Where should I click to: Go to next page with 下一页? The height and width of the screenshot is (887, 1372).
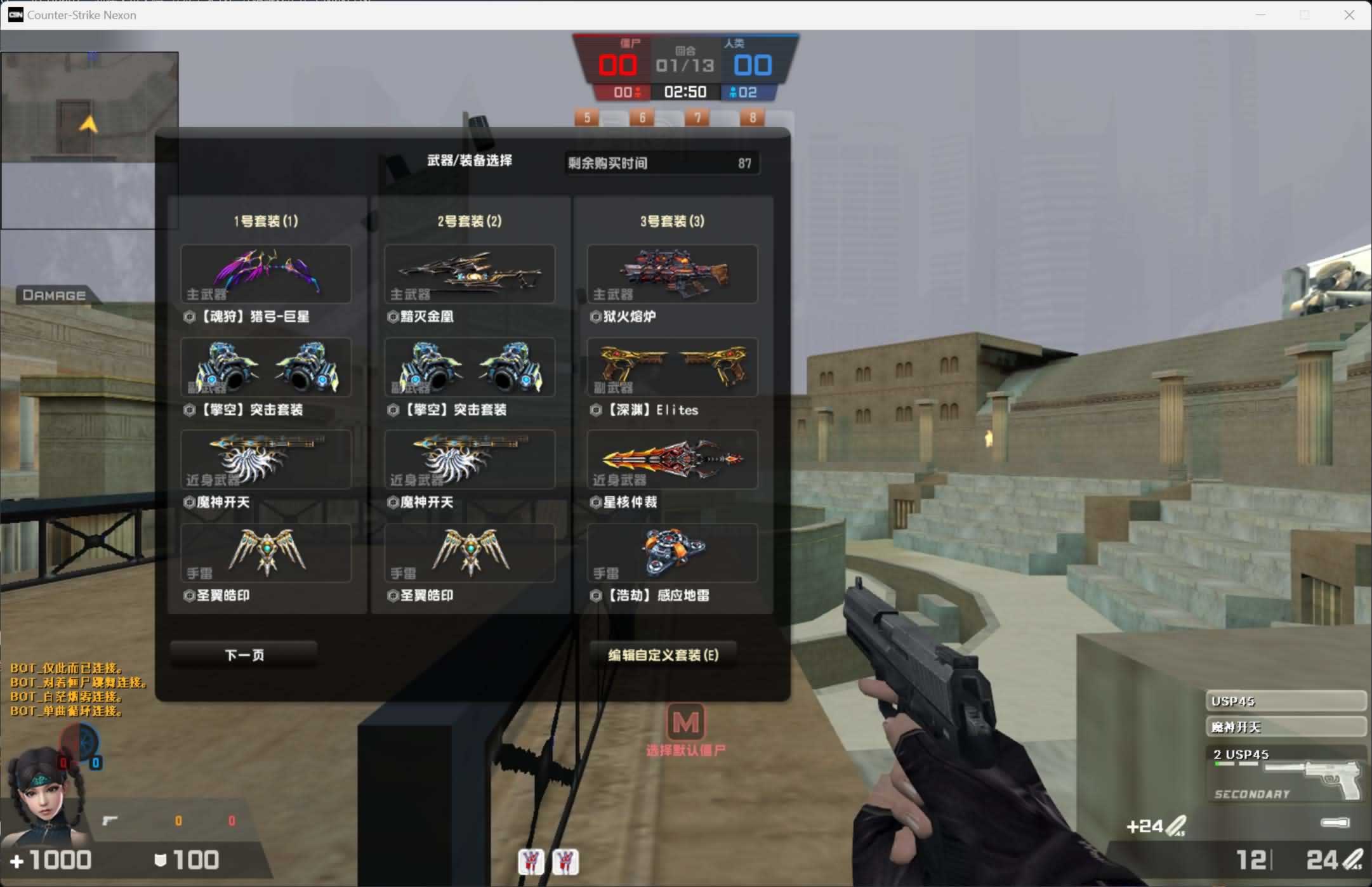[244, 654]
